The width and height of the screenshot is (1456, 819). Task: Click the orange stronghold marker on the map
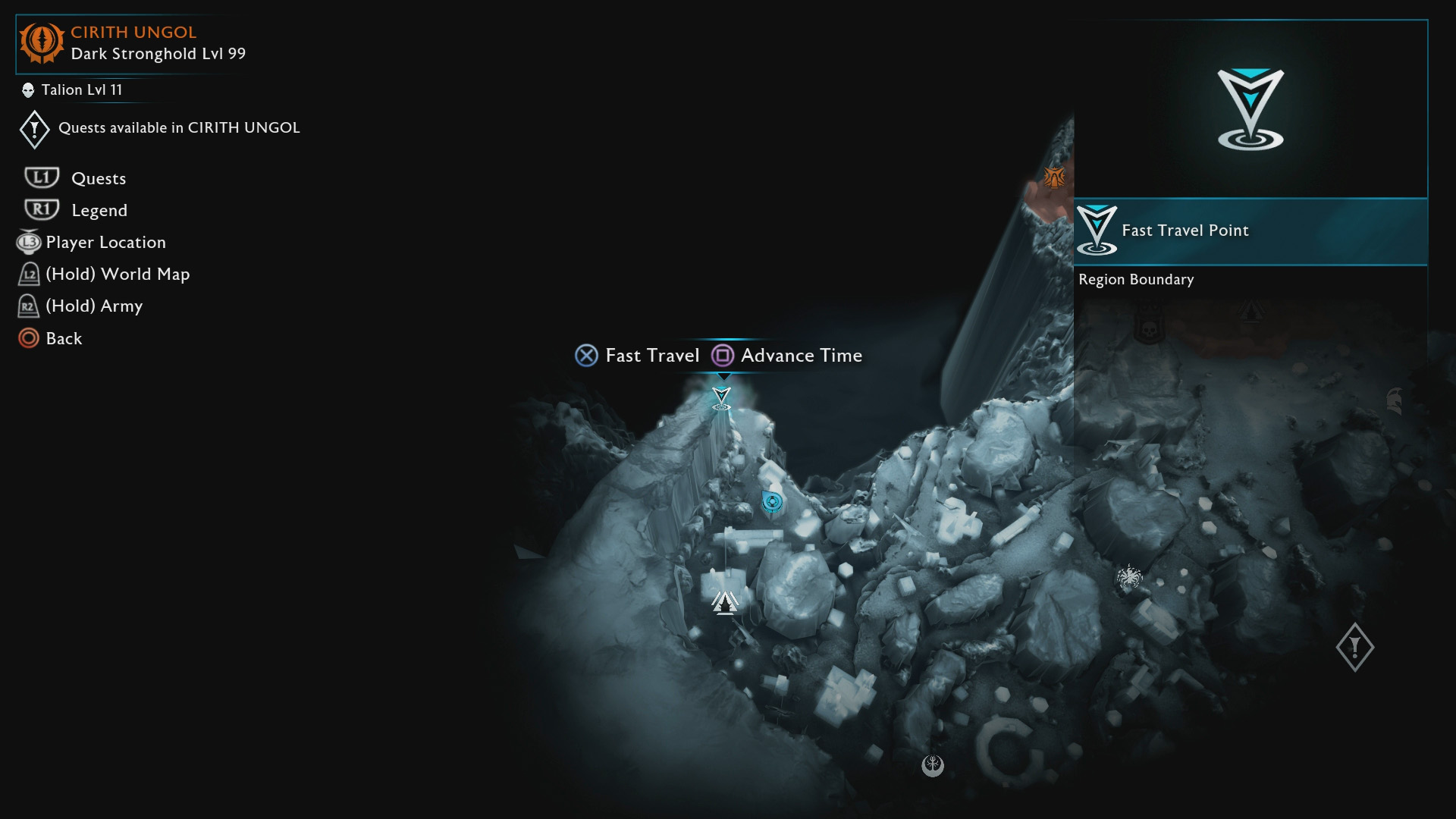point(1054,177)
